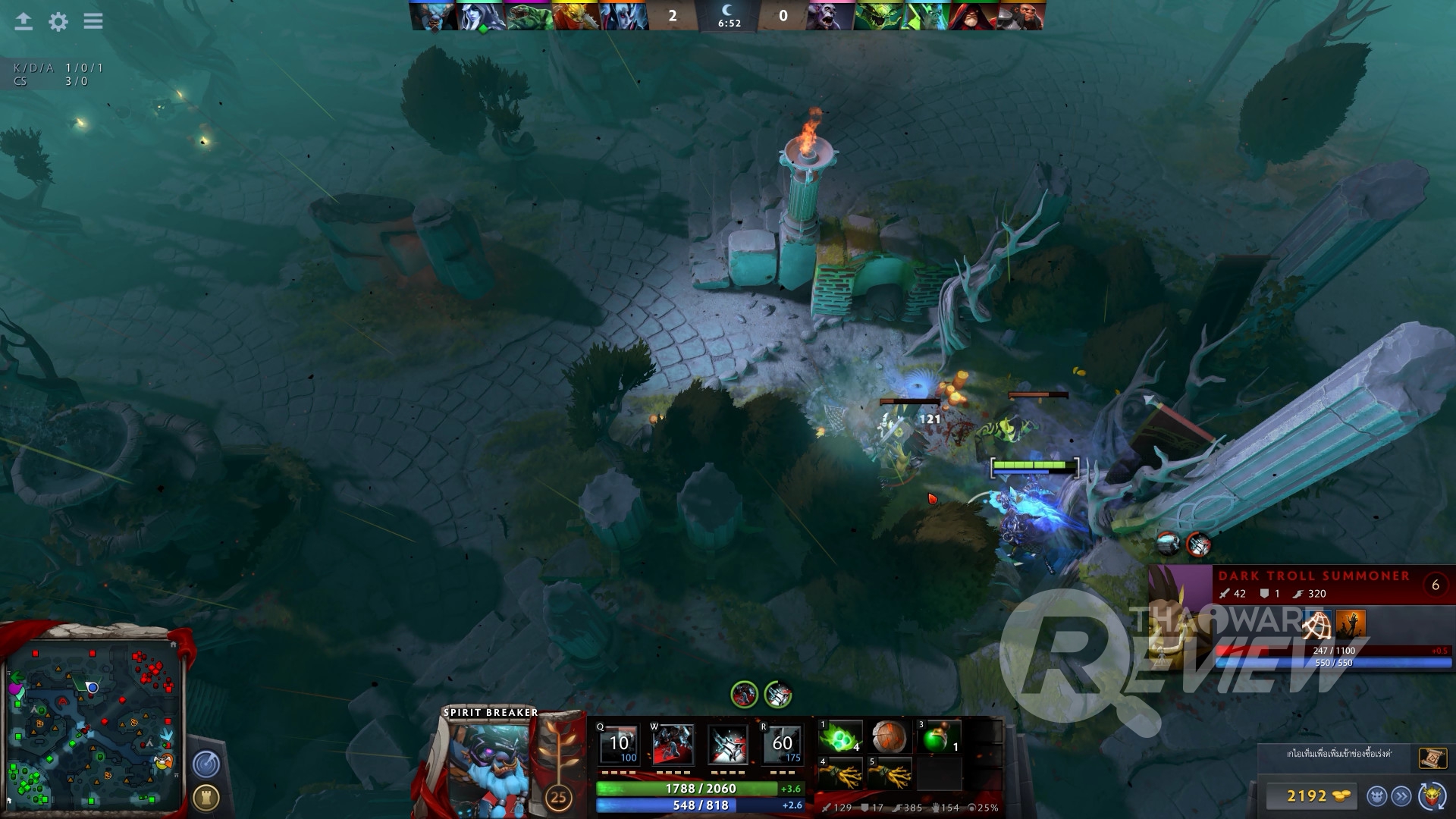Select Warlock portrait in the enemy team bar
Image resolution: width=1456 pixels, height=819 pixels.
[x=972, y=16]
